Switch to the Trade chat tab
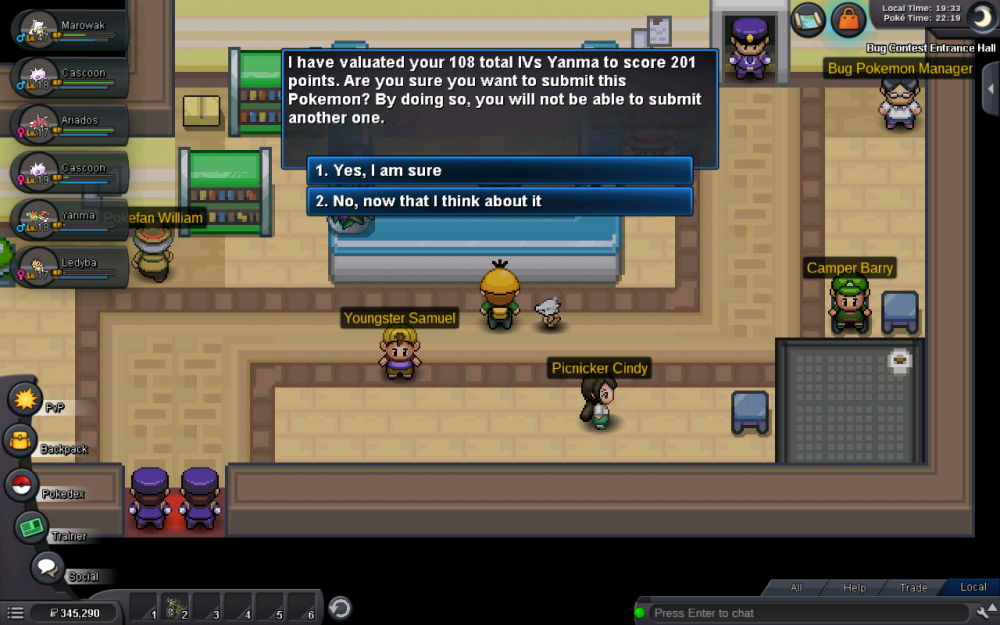Viewport: 1000px width, 625px height. [912, 588]
